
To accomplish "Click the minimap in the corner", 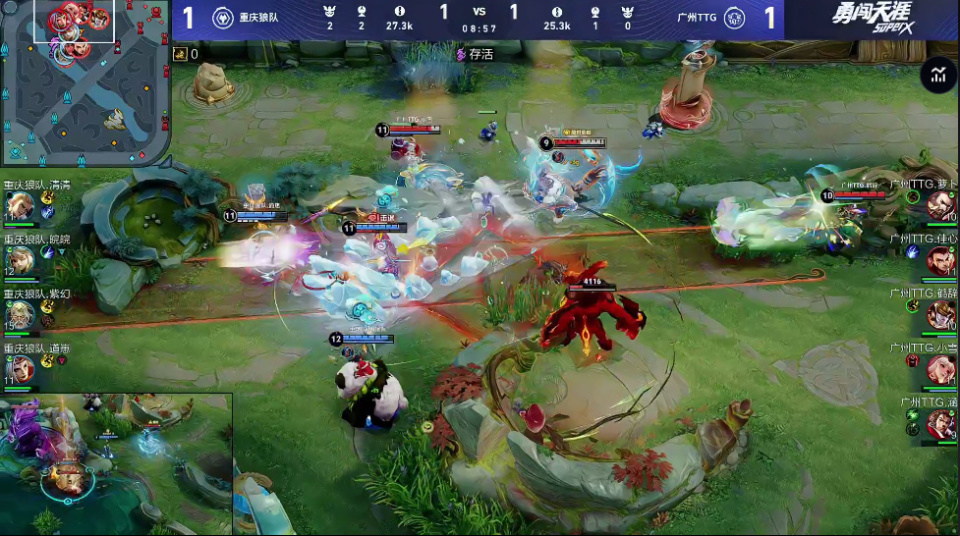I will pos(85,83).
